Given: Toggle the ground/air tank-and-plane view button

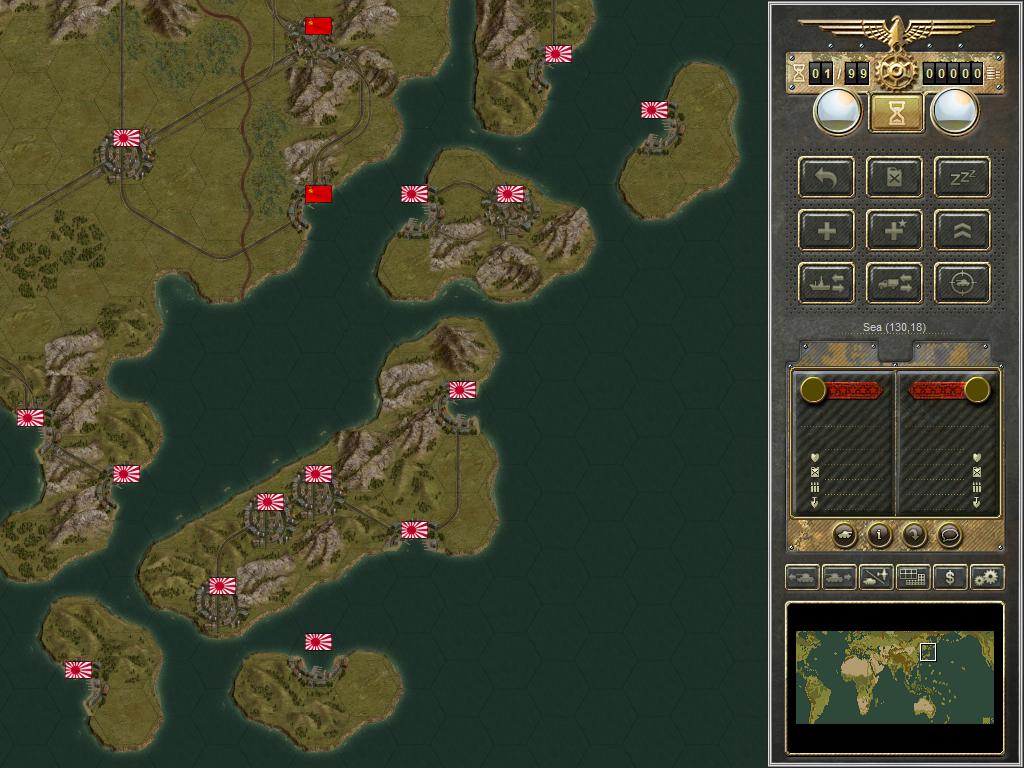Looking at the screenshot, I should tap(876, 577).
